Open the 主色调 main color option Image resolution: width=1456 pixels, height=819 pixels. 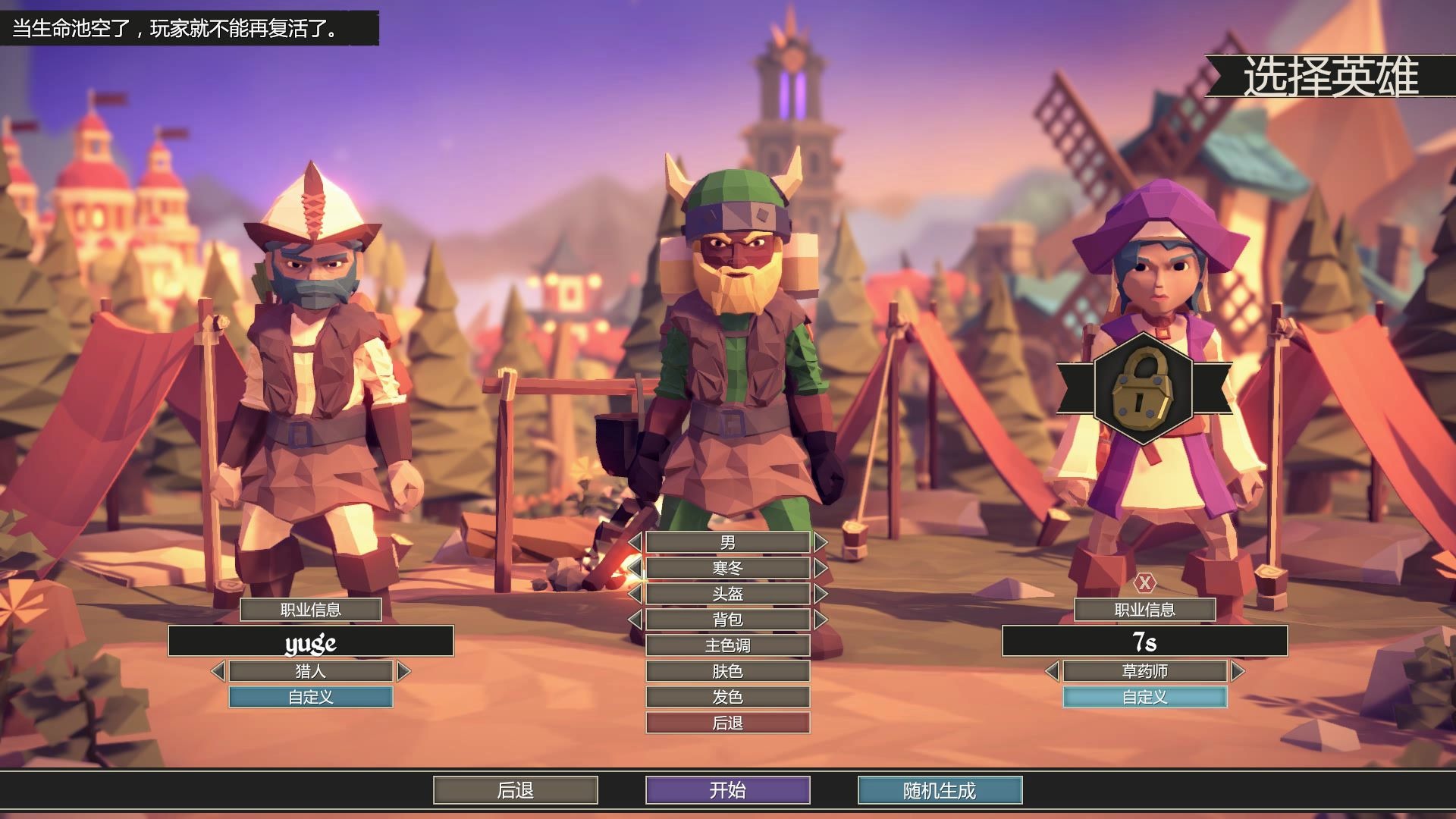727,645
